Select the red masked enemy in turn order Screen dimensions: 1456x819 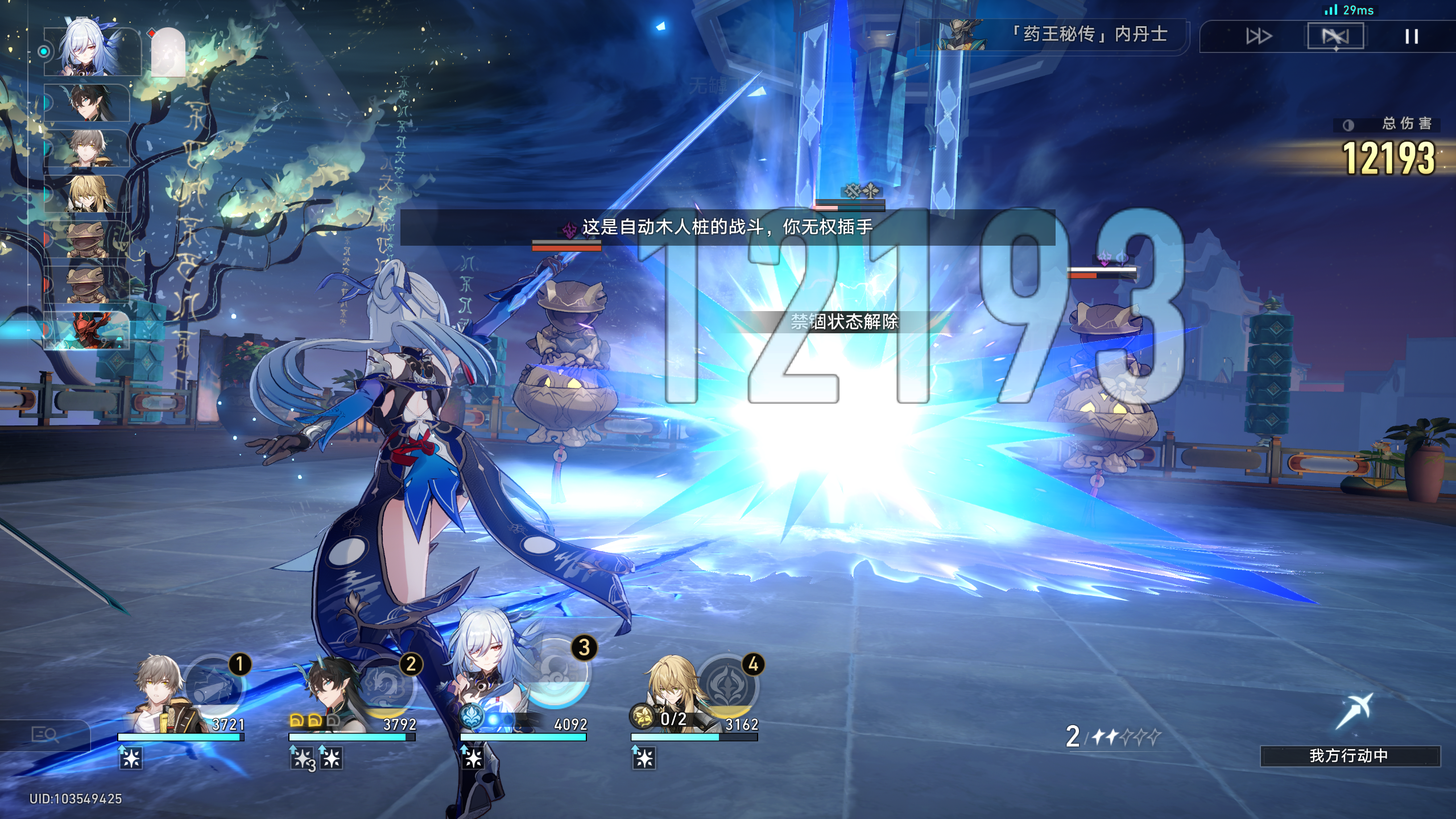tap(88, 330)
